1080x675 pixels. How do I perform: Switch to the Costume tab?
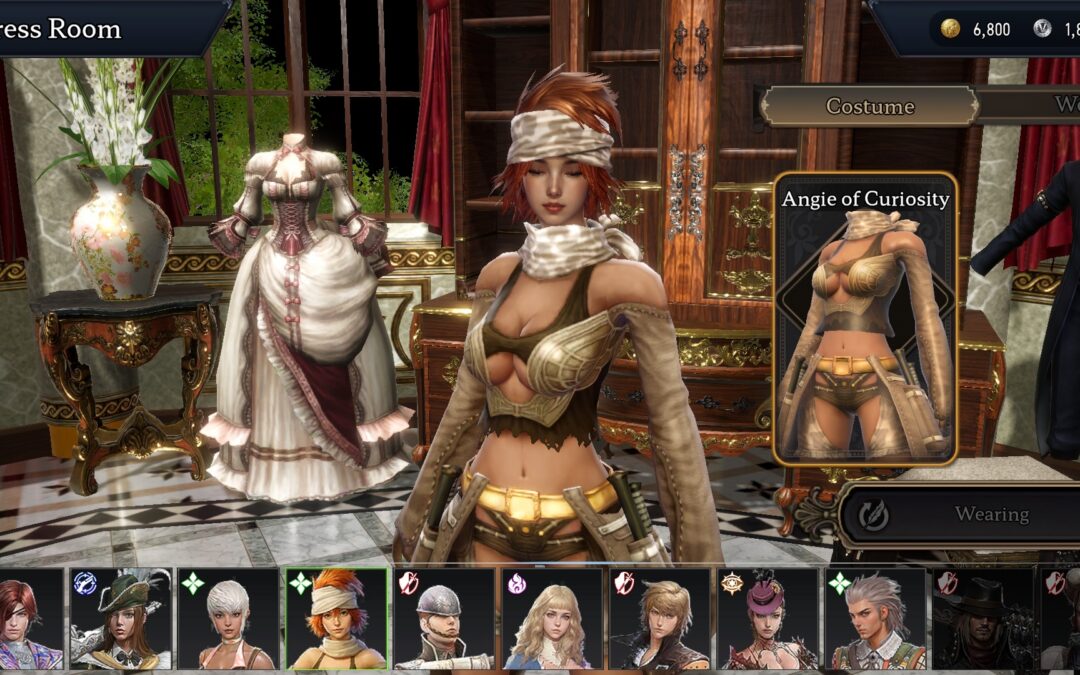[x=869, y=106]
